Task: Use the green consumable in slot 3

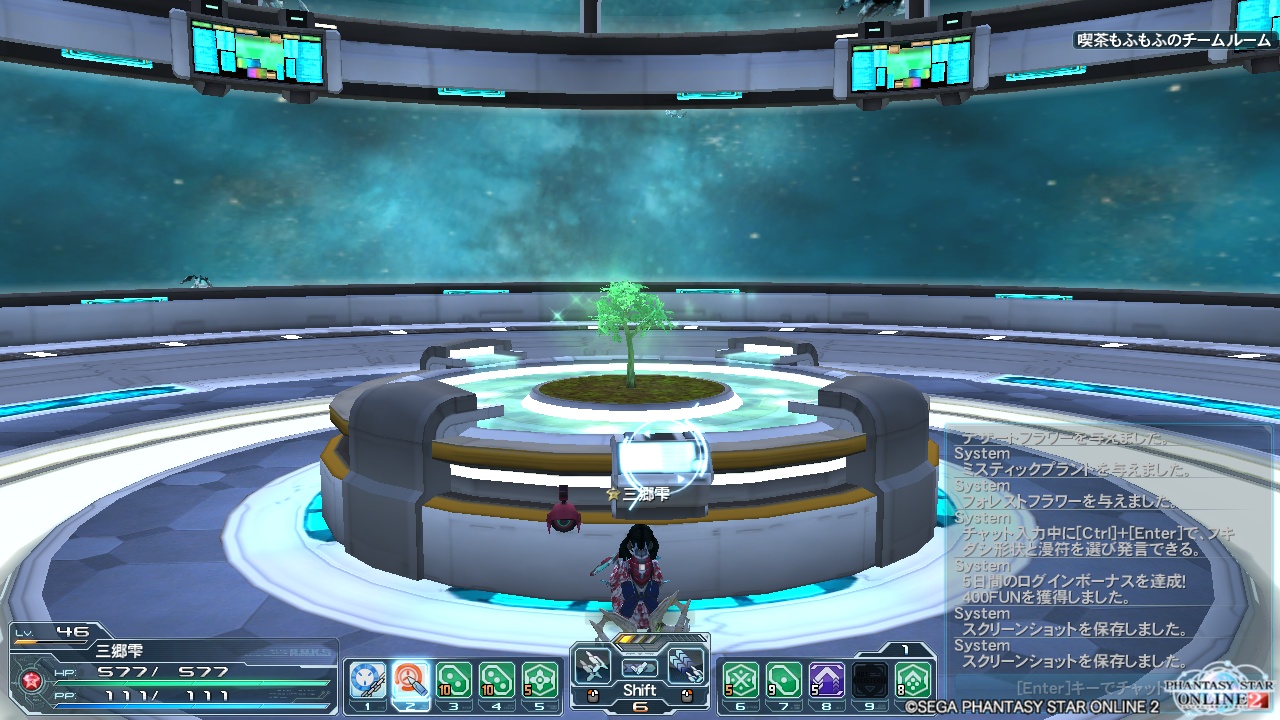Action: [454, 681]
